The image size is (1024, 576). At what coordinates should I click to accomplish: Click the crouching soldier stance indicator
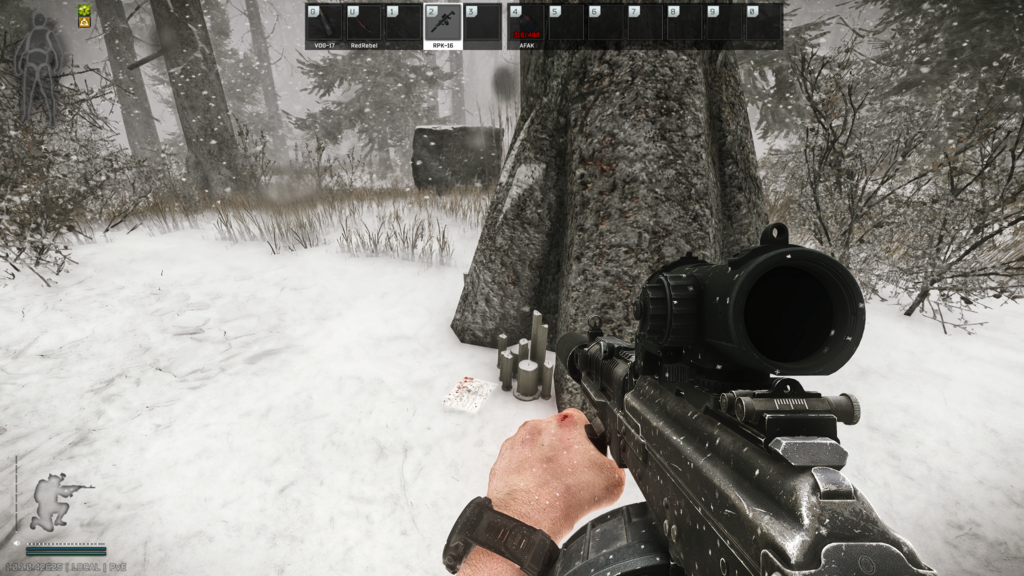[x=56, y=501]
